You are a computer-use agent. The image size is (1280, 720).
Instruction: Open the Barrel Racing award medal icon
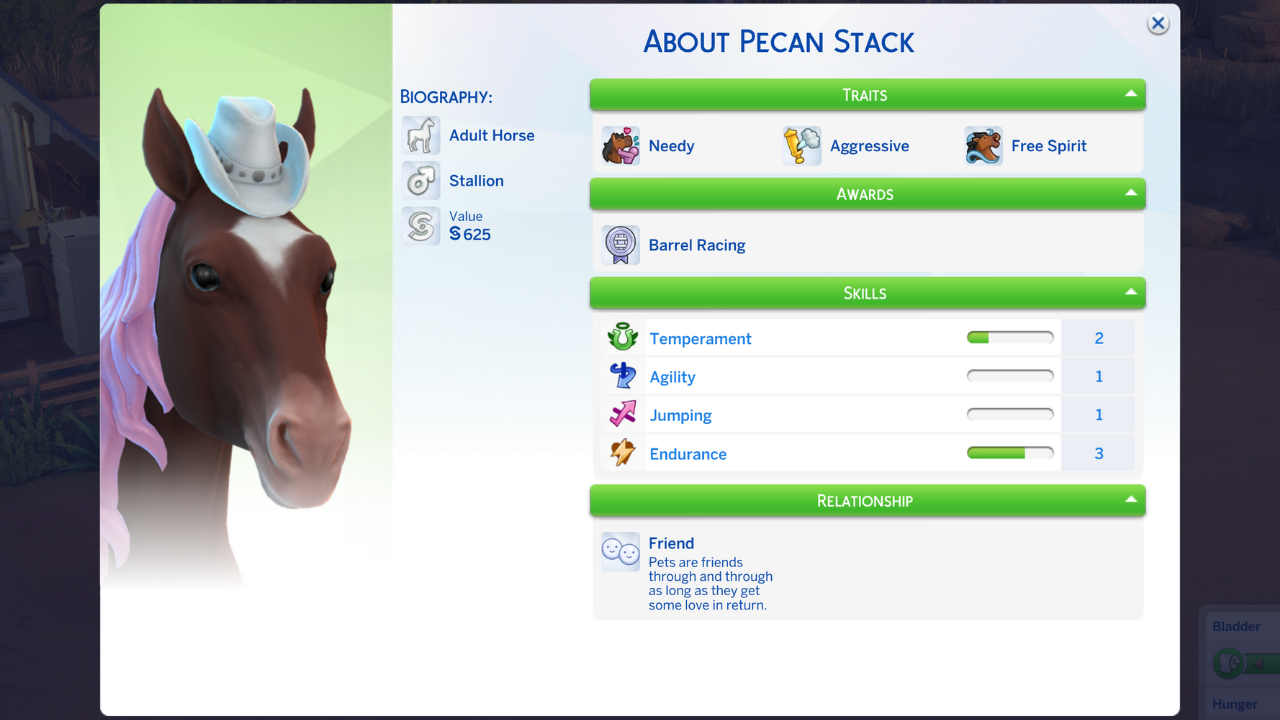(x=620, y=245)
